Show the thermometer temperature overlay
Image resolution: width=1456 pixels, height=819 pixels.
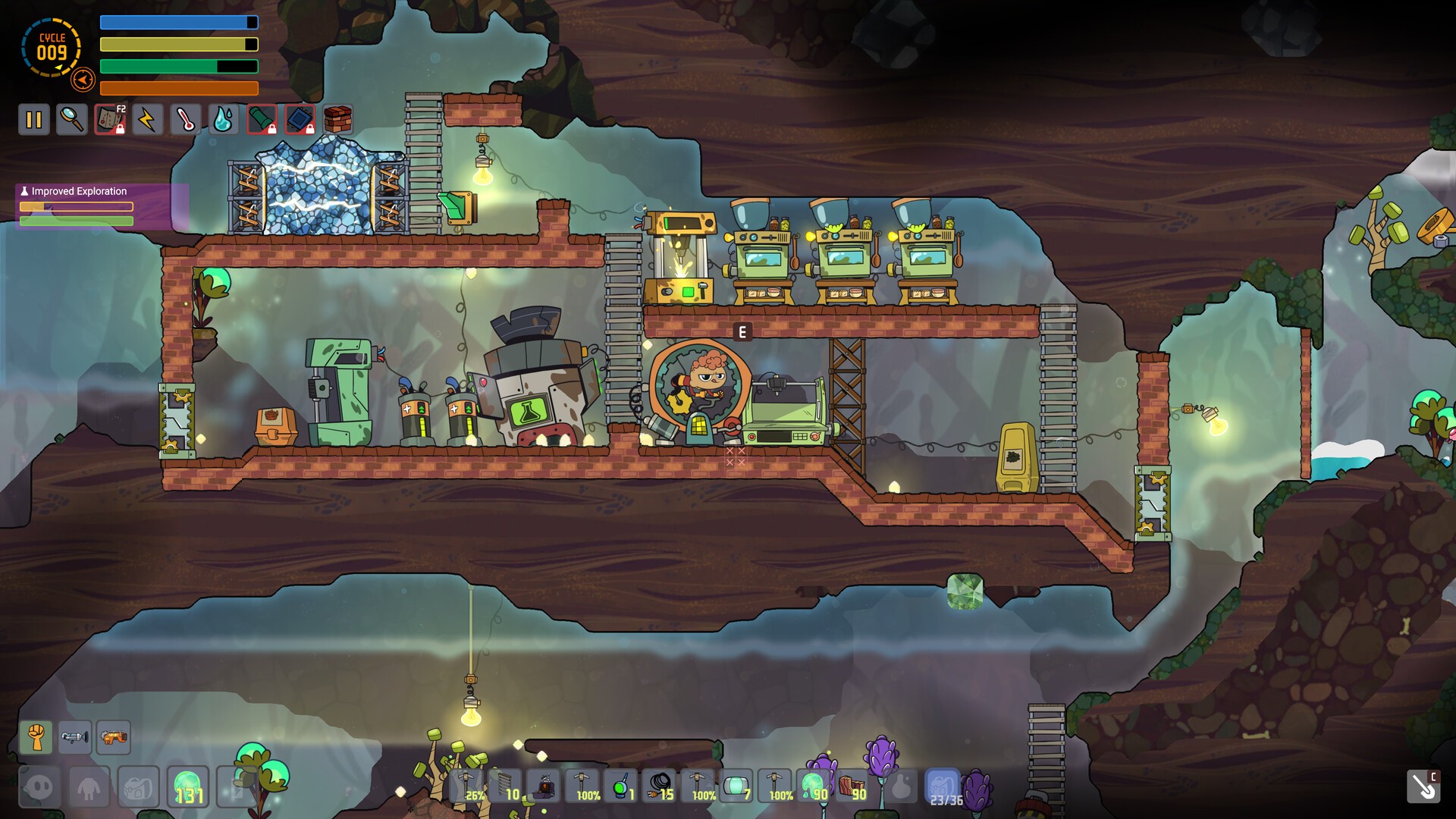[186, 120]
